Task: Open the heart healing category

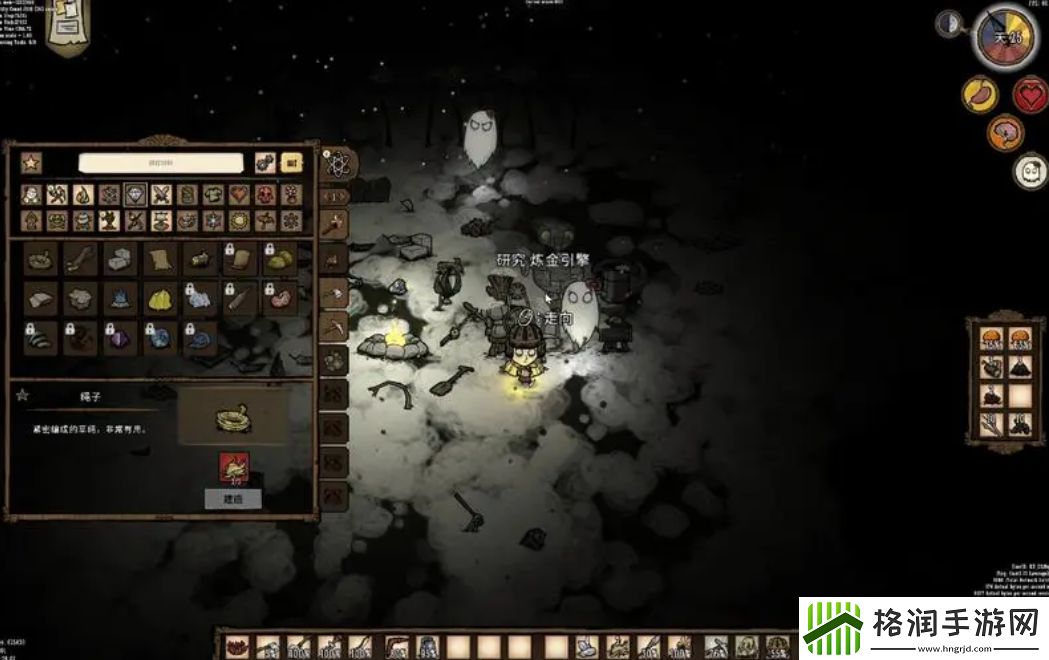Action: click(x=239, y=194)
